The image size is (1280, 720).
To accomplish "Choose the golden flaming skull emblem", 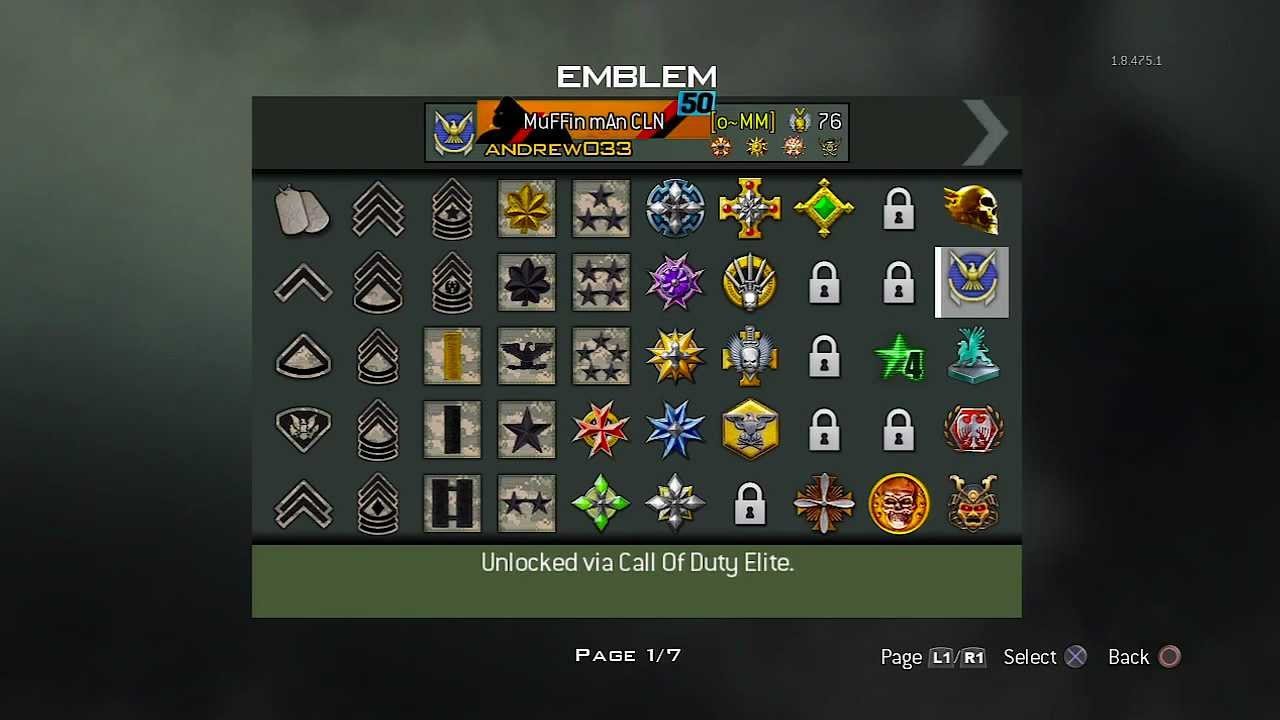I will pos(971,209).
